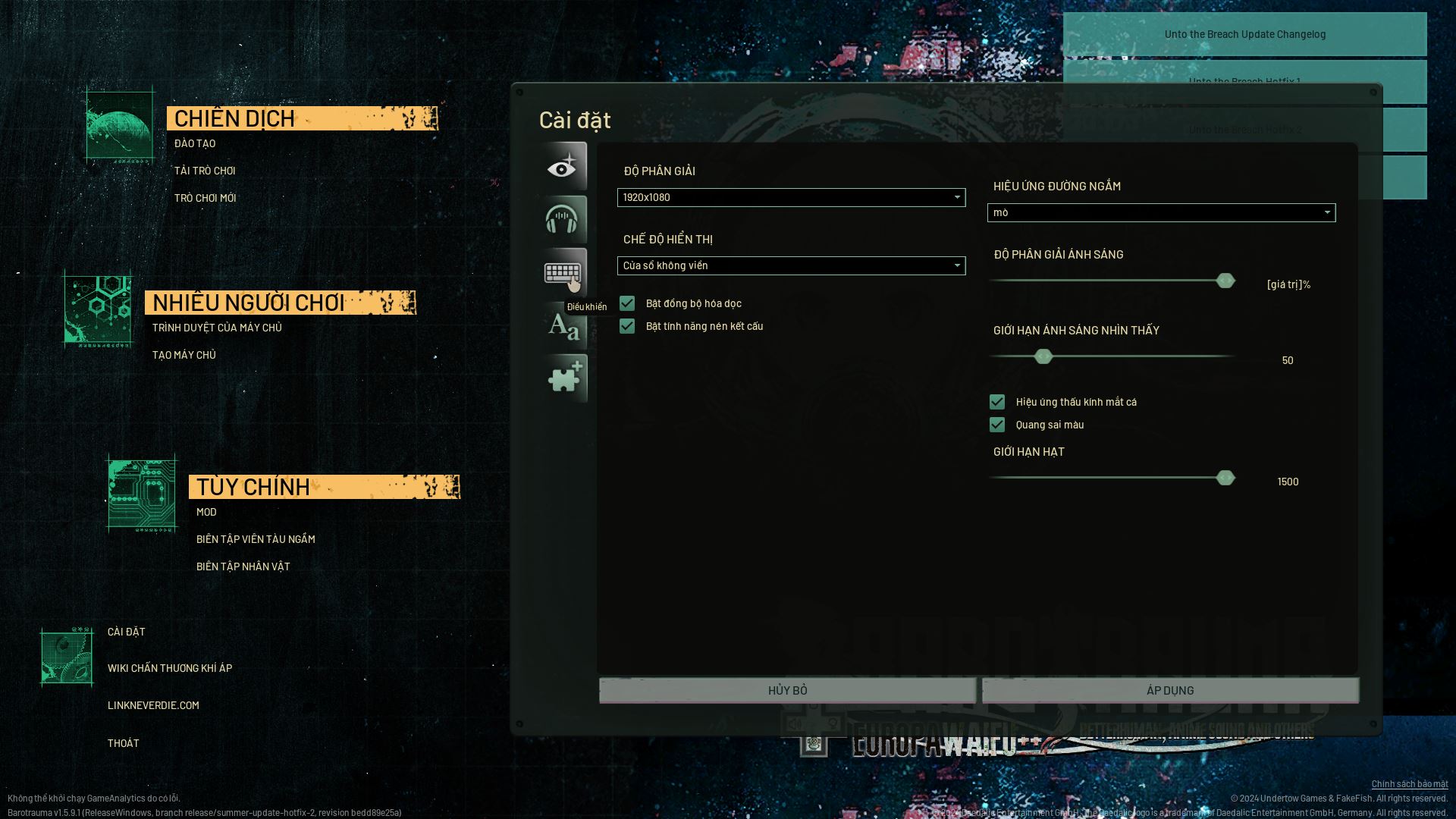1456x819 pixels.
Task: Toggle the Bật tính năng nén kết cấu checkbox
Action: click(x=627, y=326)
